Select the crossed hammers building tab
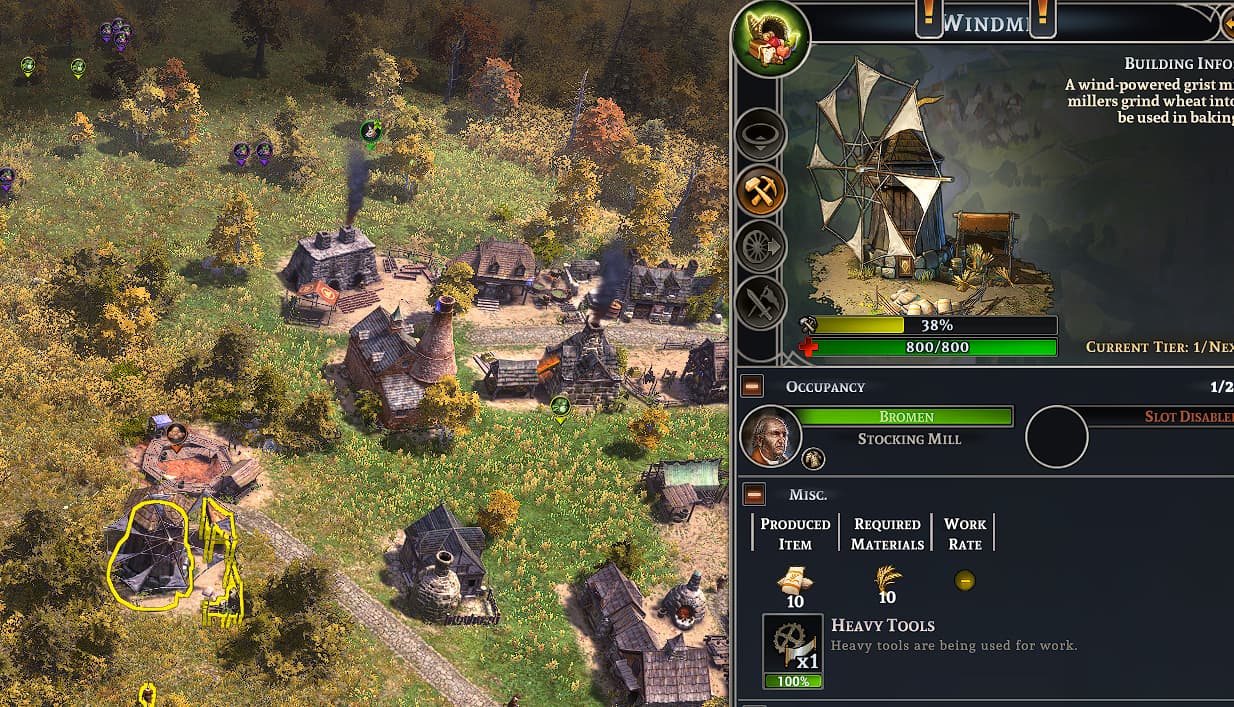Image resolution: width=1234 pixels, height=707 pixels. pyautogui.click(x=760, y=190)
